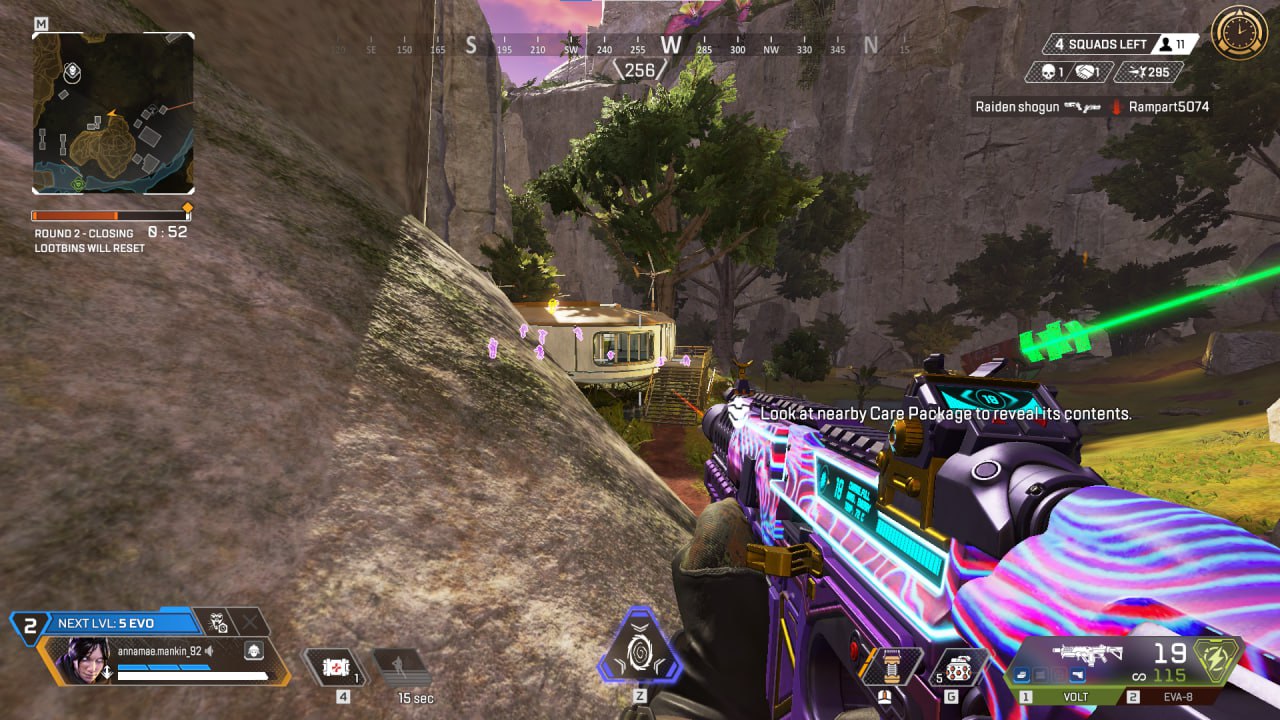Select the helmet icon beside player name
The width and height of the screenshot is (1280, 720).
(x=254, y=651)
